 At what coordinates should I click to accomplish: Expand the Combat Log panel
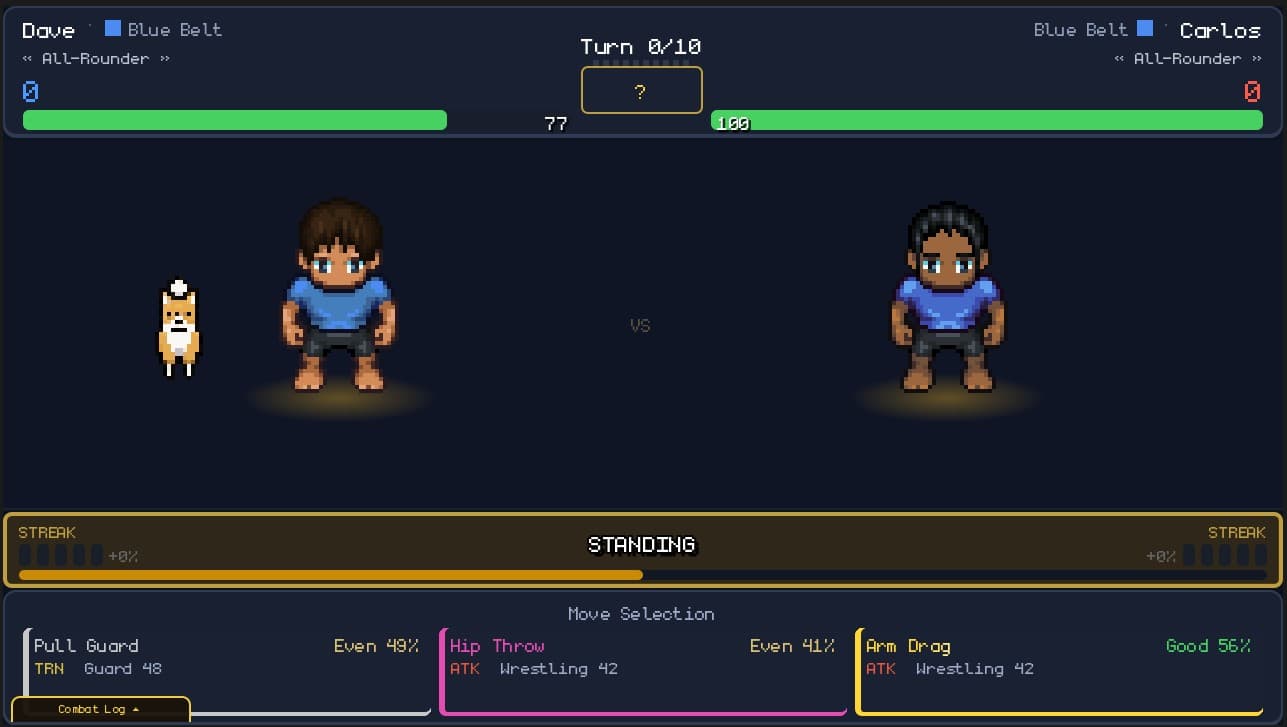click(100, 709)
